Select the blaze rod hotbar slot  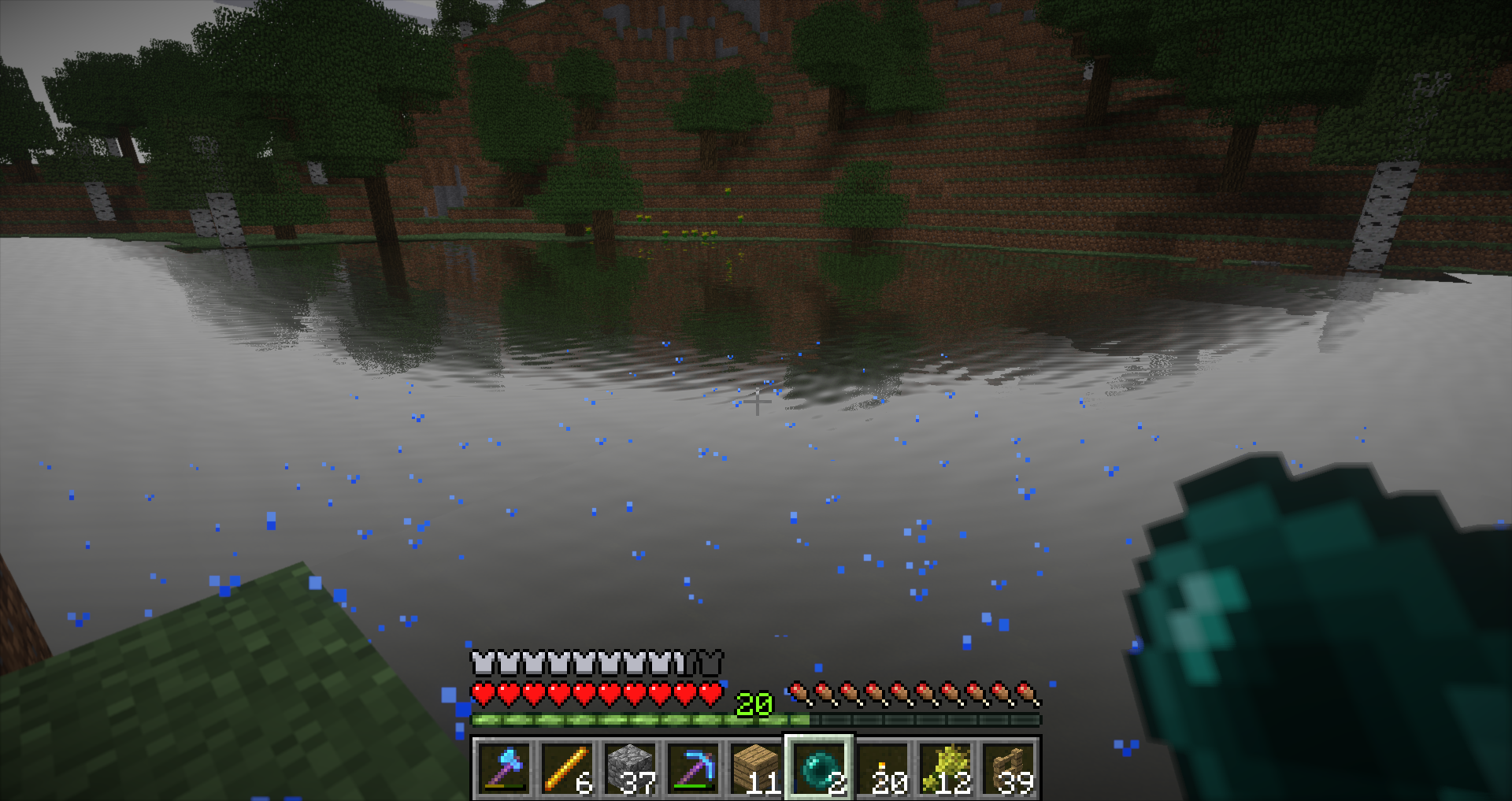pyautogui.click(x=567, y=768)
